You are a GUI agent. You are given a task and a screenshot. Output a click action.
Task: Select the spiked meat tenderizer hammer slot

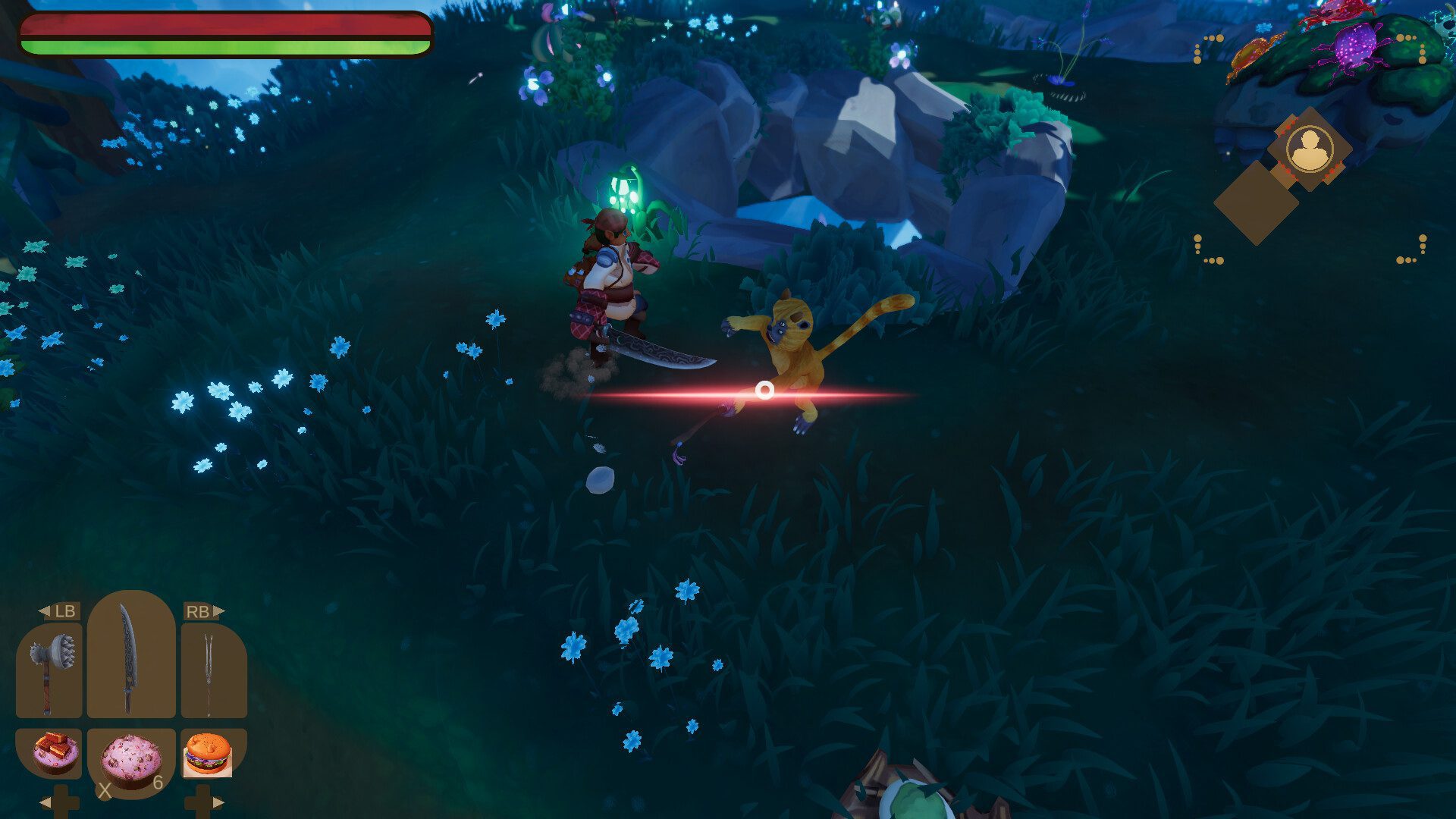click(49, 671)
